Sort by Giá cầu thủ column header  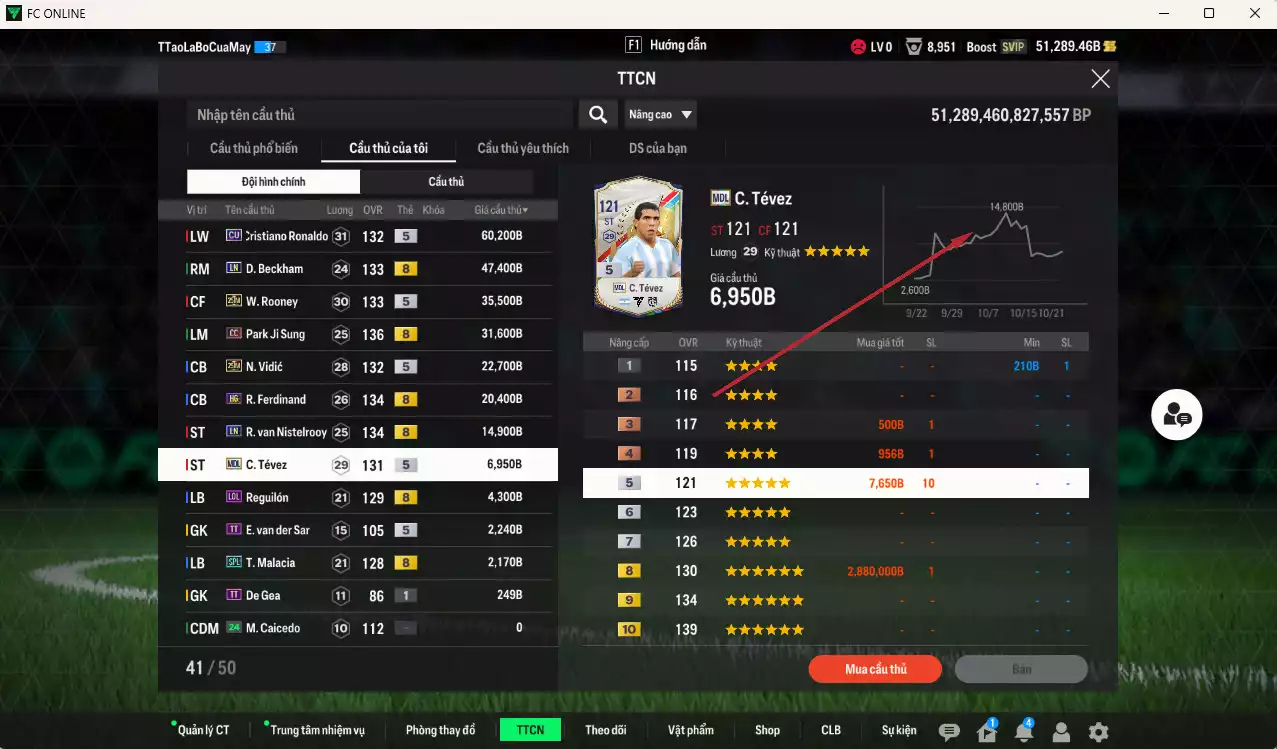click(x=501, y=210)
